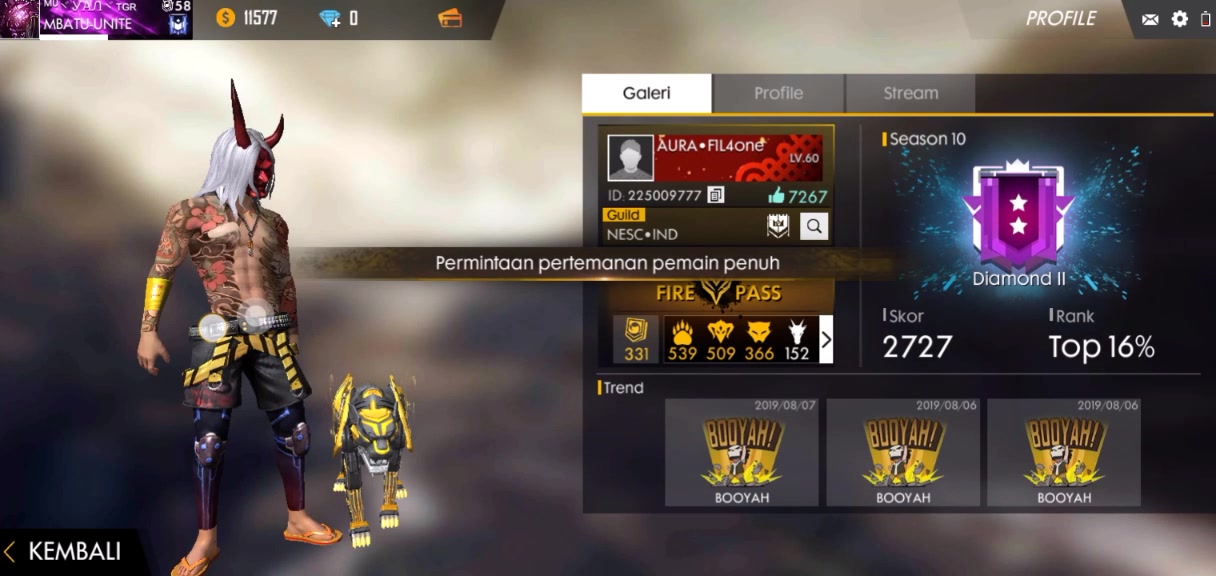Copy the player ID number
Viewport: 1216px width, 576px height.
tap(716, 195)
